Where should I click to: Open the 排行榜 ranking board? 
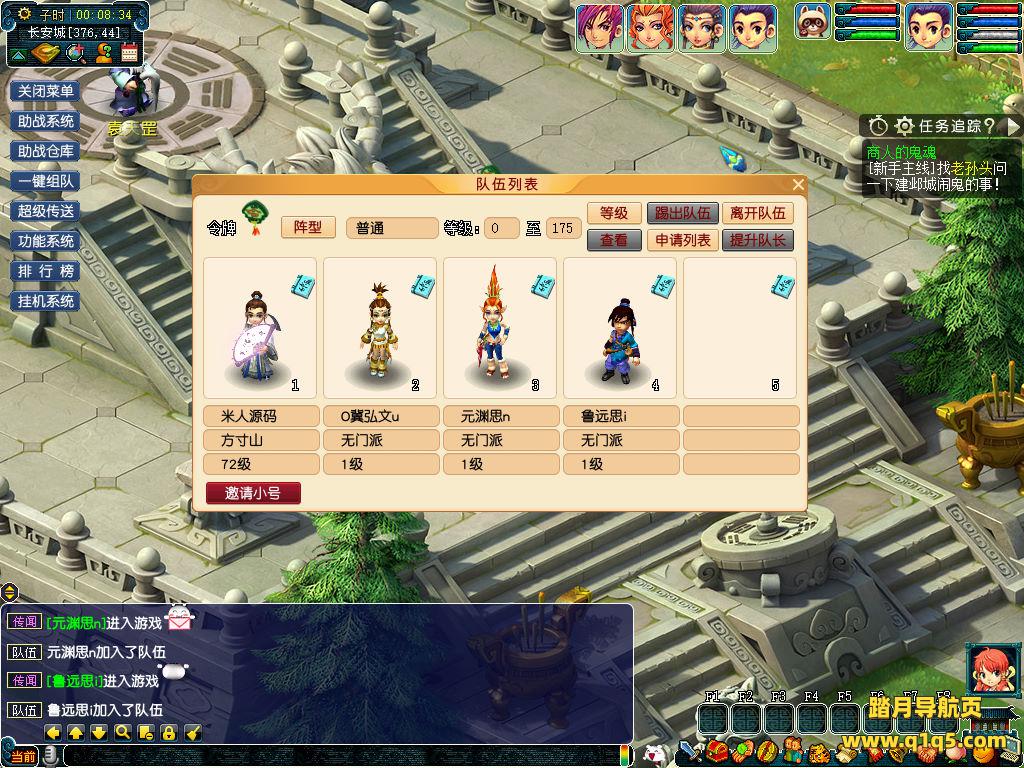click(46, 271)
